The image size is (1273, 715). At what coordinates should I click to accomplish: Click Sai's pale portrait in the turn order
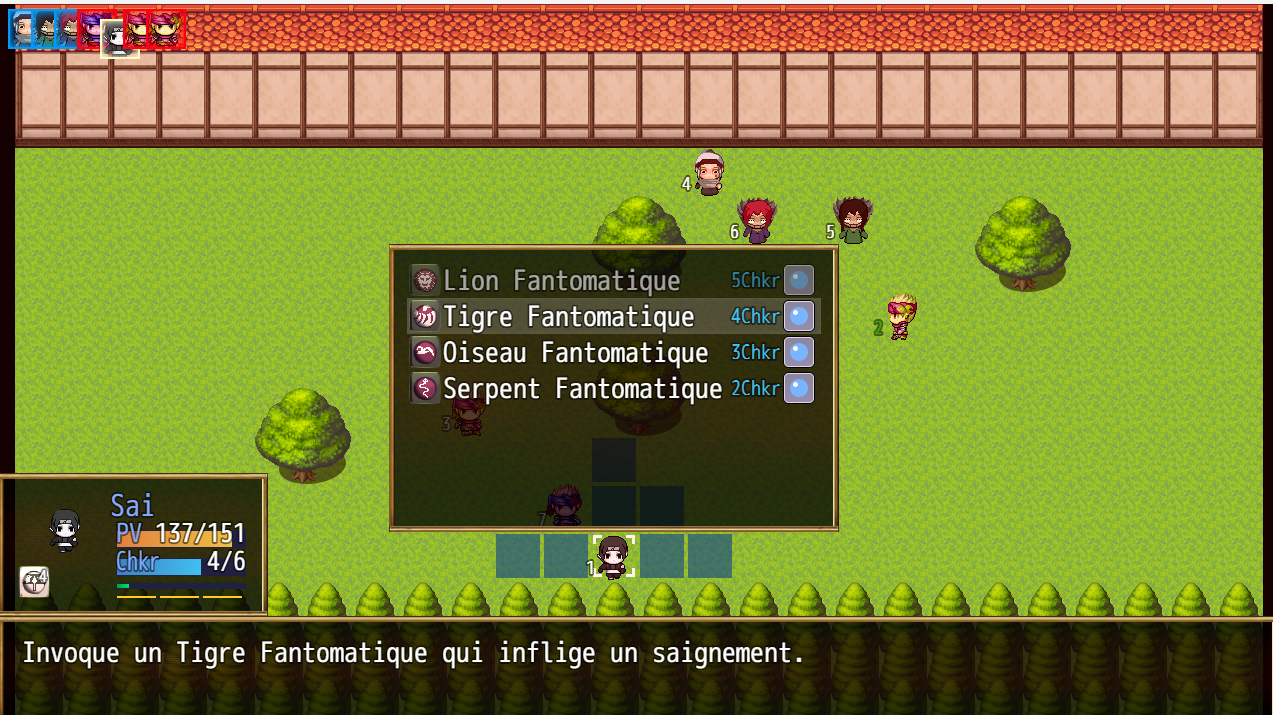[x=118, y=39]
